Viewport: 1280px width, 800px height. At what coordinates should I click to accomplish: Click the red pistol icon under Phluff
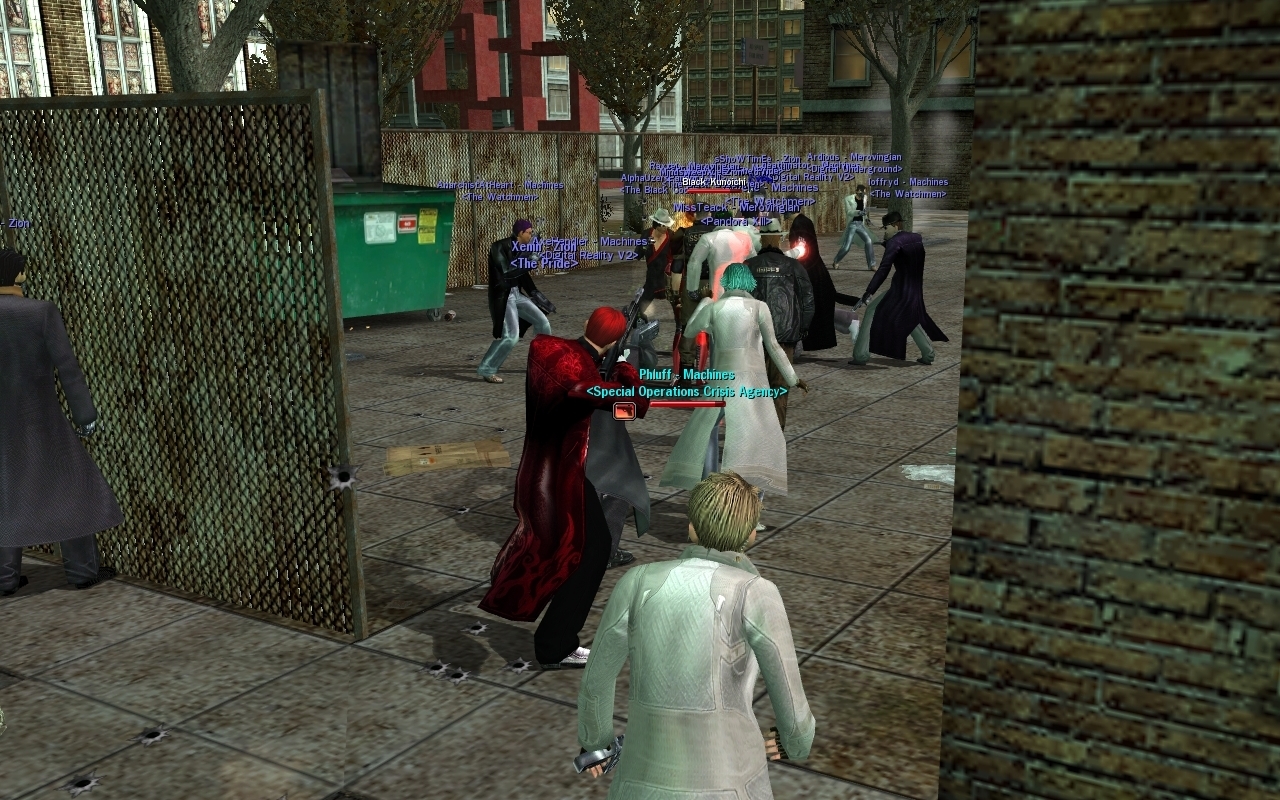624,410
